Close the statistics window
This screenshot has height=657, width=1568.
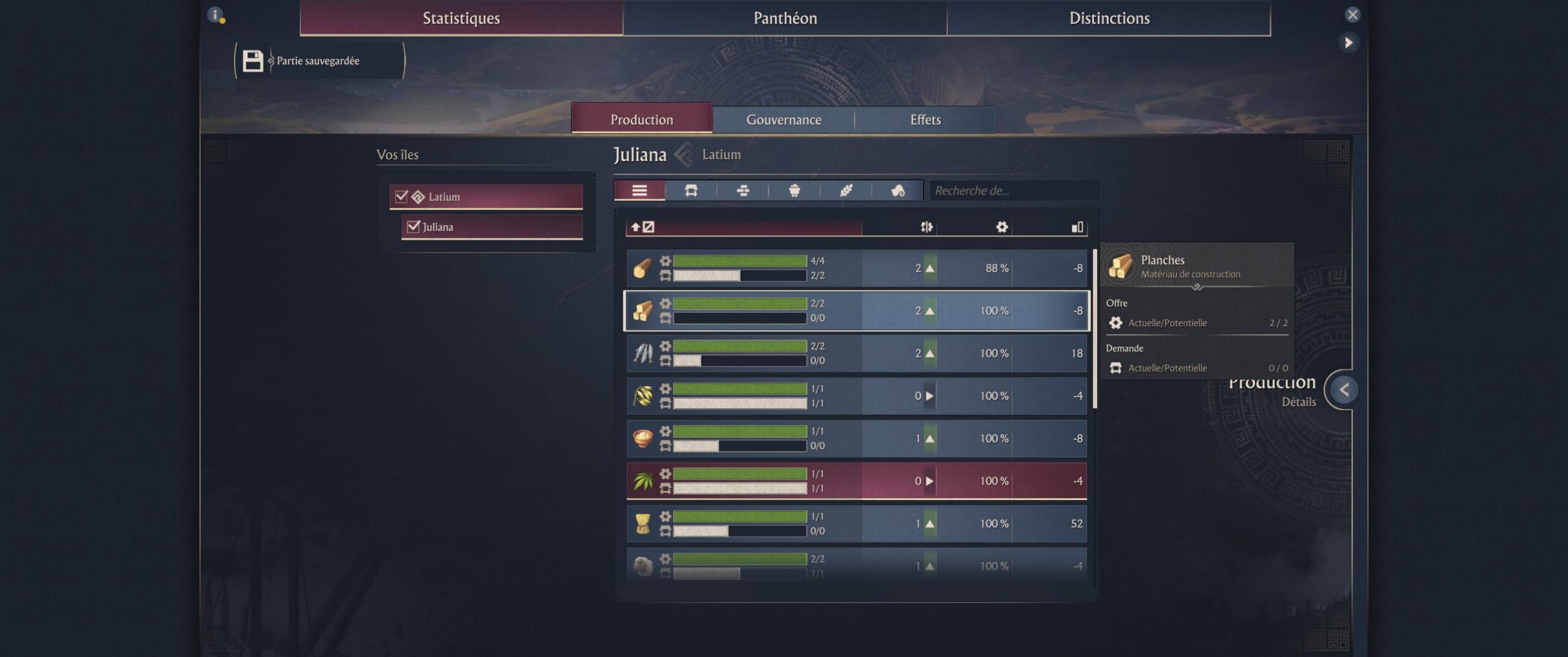(x=1352, y=15)
